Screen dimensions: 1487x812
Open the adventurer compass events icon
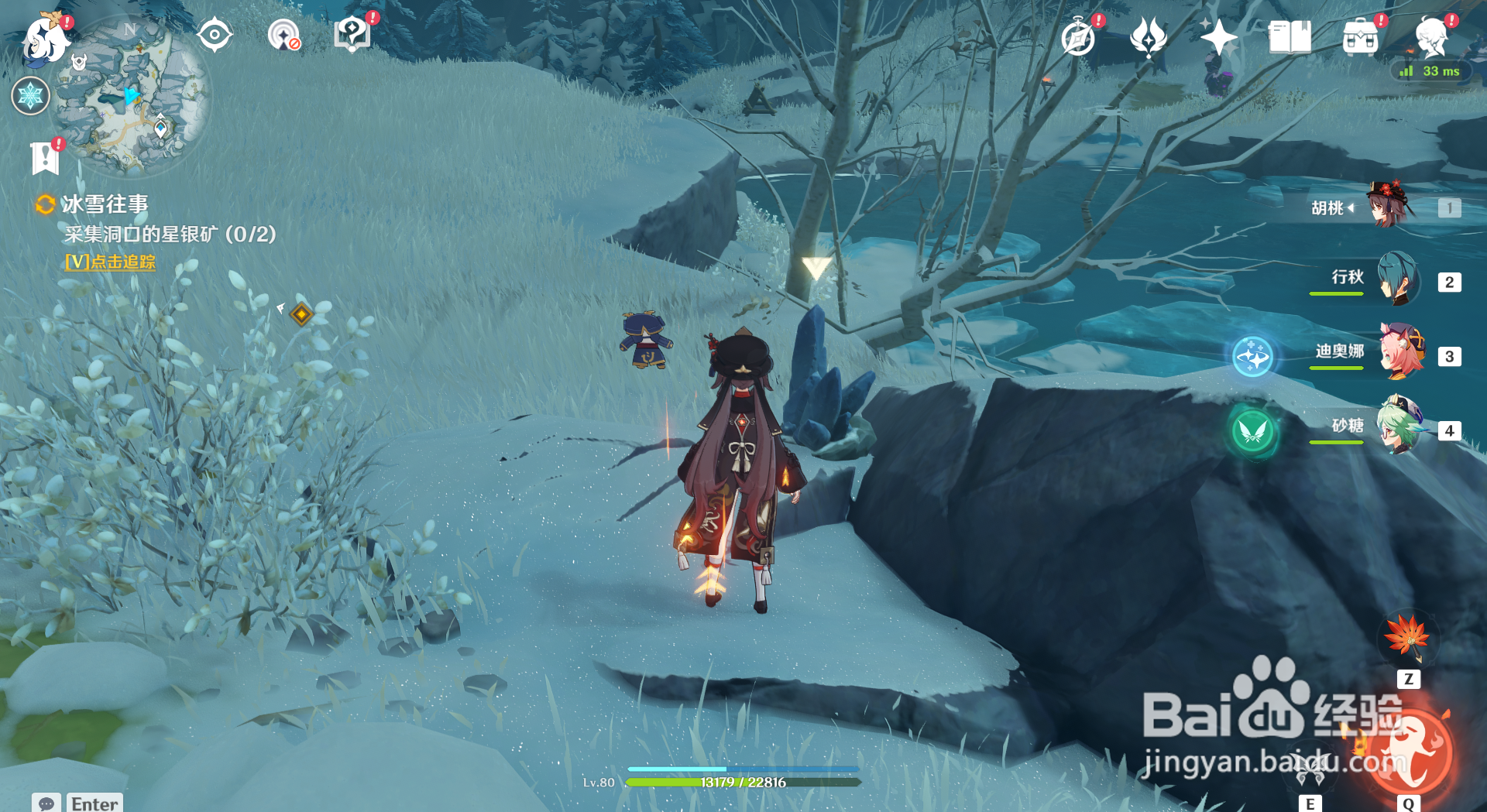coord(1078,37)
